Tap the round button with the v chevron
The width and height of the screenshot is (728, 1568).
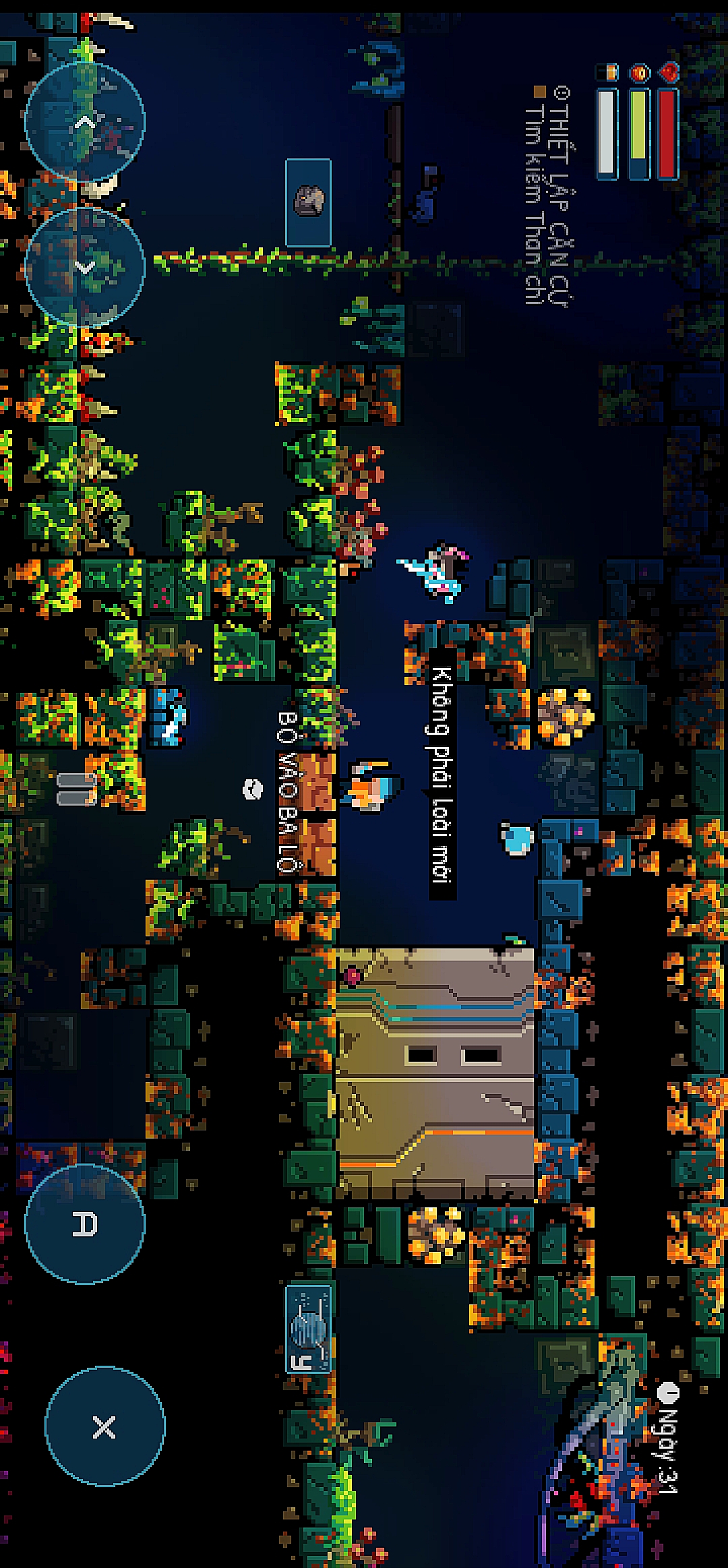[x=85, y=268]
